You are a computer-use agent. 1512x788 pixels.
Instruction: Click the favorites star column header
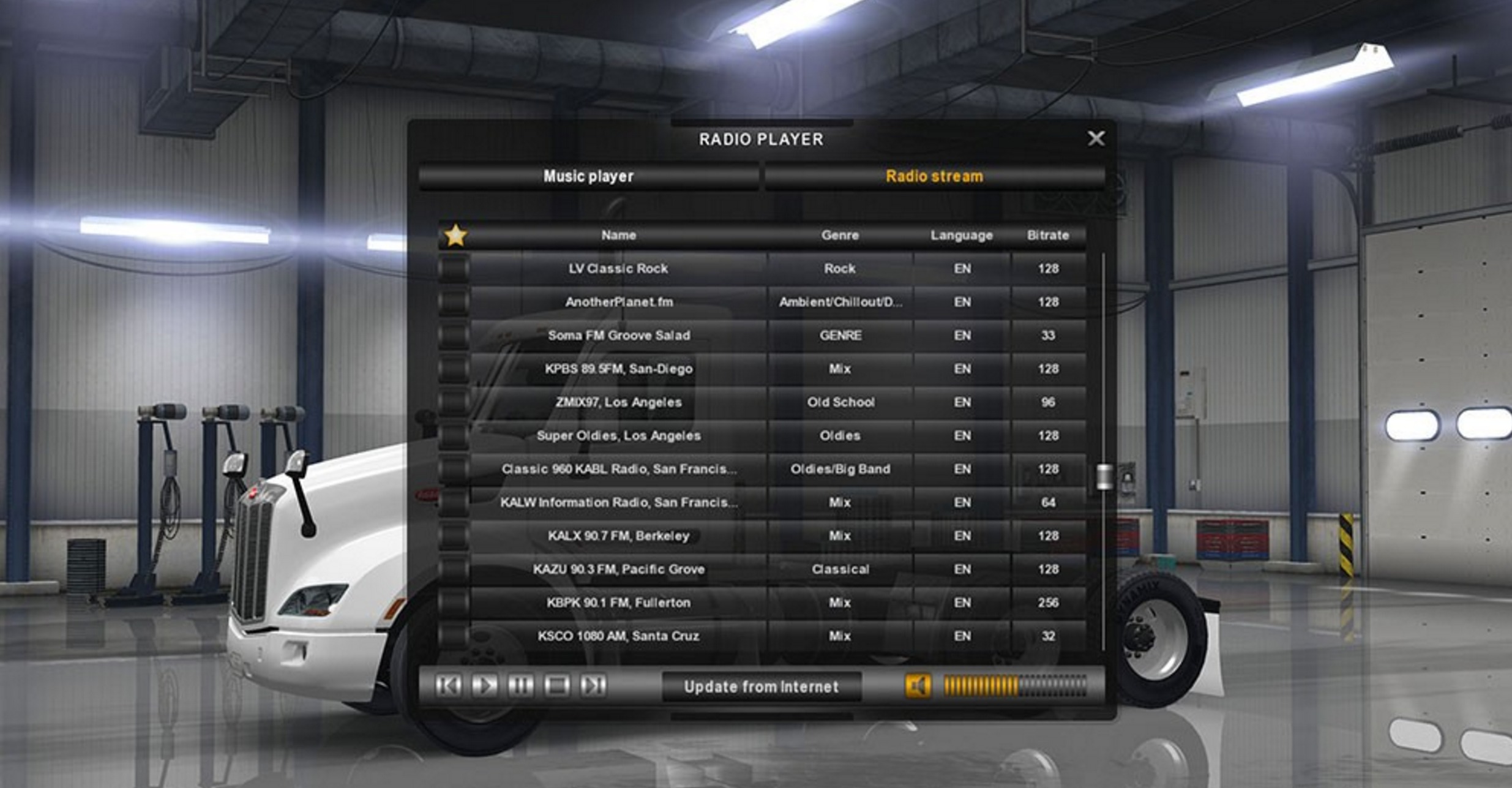point(455,235)
